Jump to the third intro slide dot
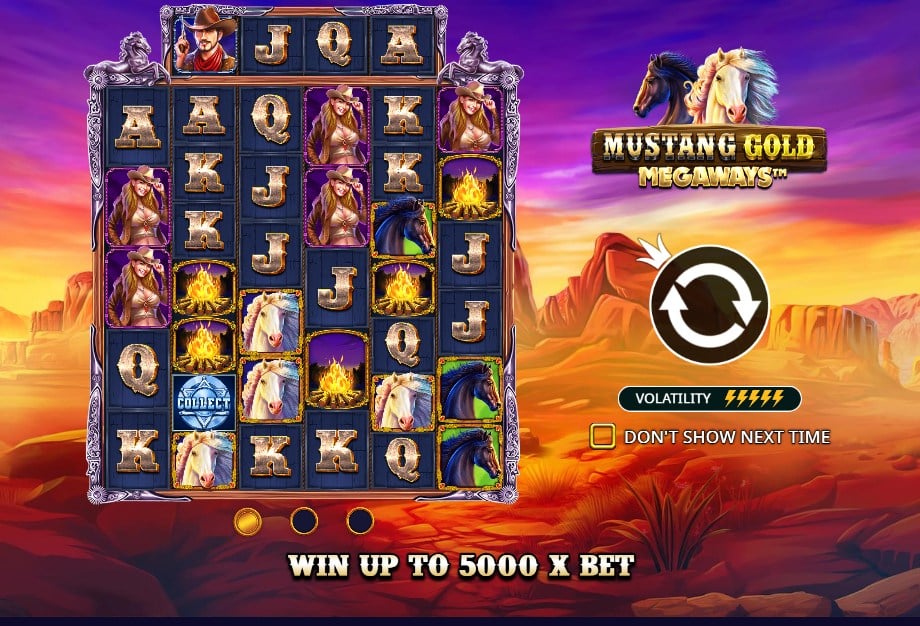 pyautogui.click(x=359, y=520)
